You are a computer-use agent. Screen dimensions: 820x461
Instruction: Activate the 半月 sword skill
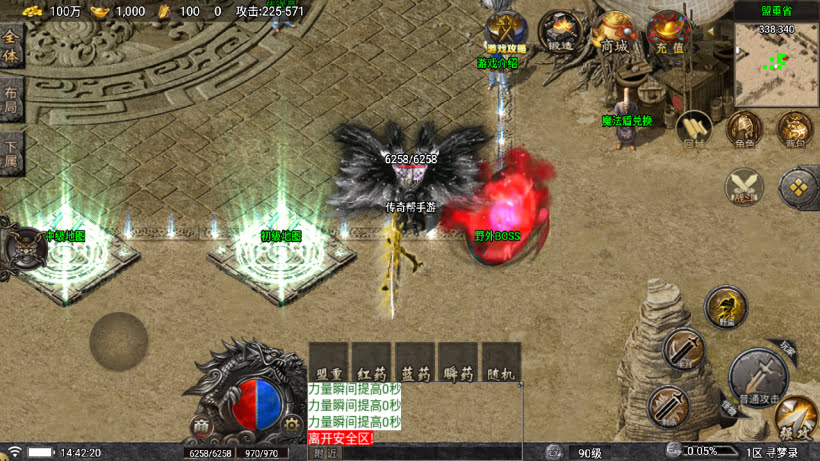(684, 349)
